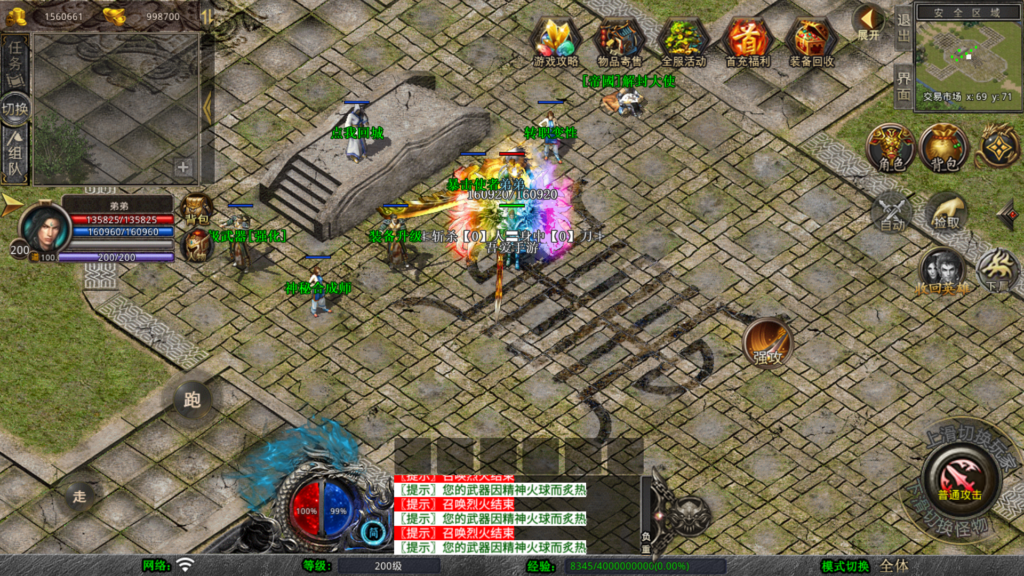Open the 背包 bag by the minimap
1024x576 pixels.
[x=943, y=147]
